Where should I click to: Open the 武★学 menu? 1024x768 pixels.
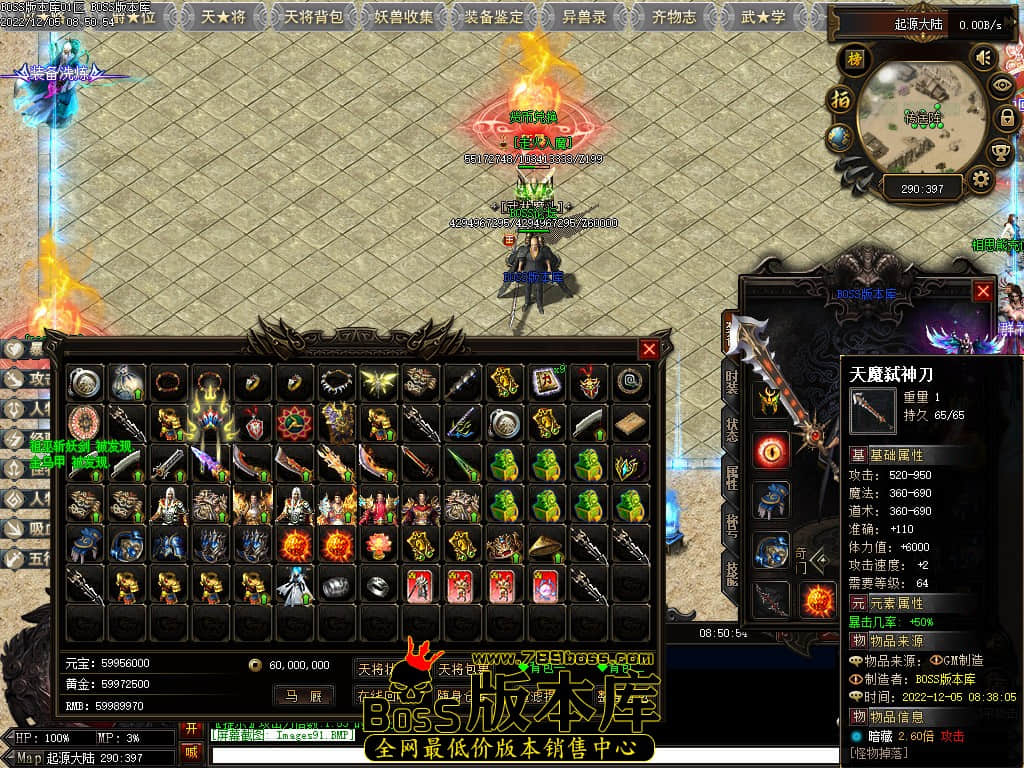coord(764,17)
